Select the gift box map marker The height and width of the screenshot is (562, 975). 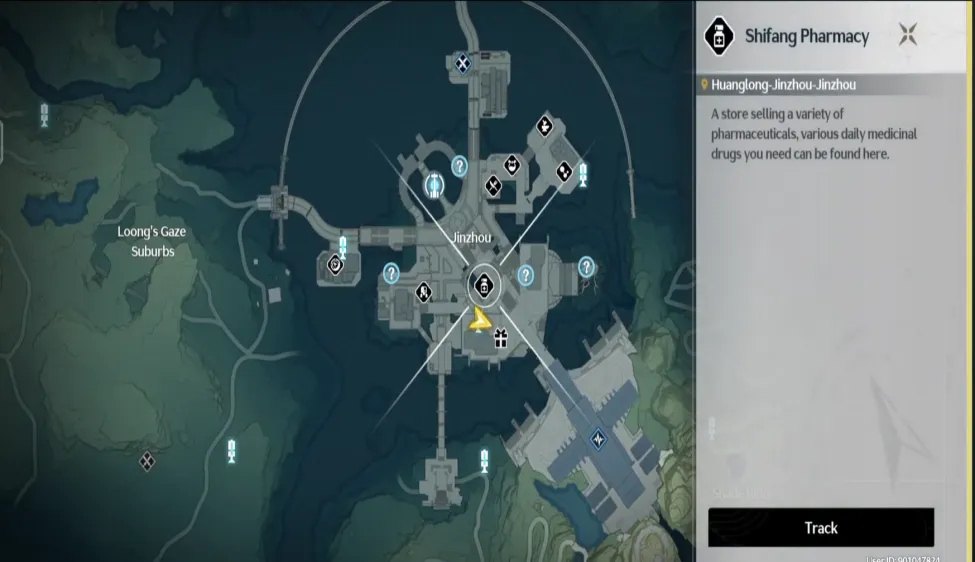(500, 340)
